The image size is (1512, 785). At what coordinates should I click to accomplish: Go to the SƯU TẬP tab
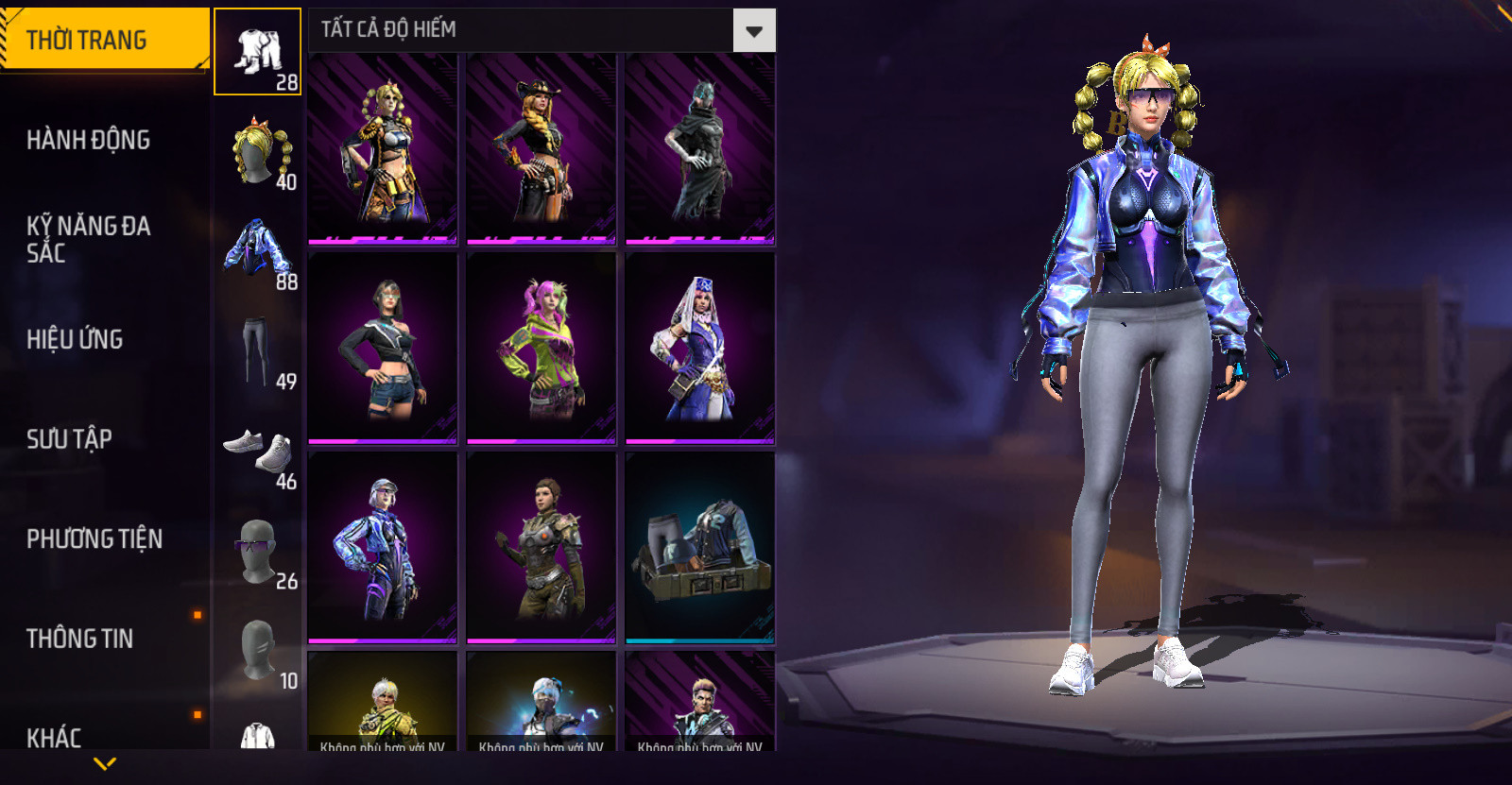(x=70, y=439)
